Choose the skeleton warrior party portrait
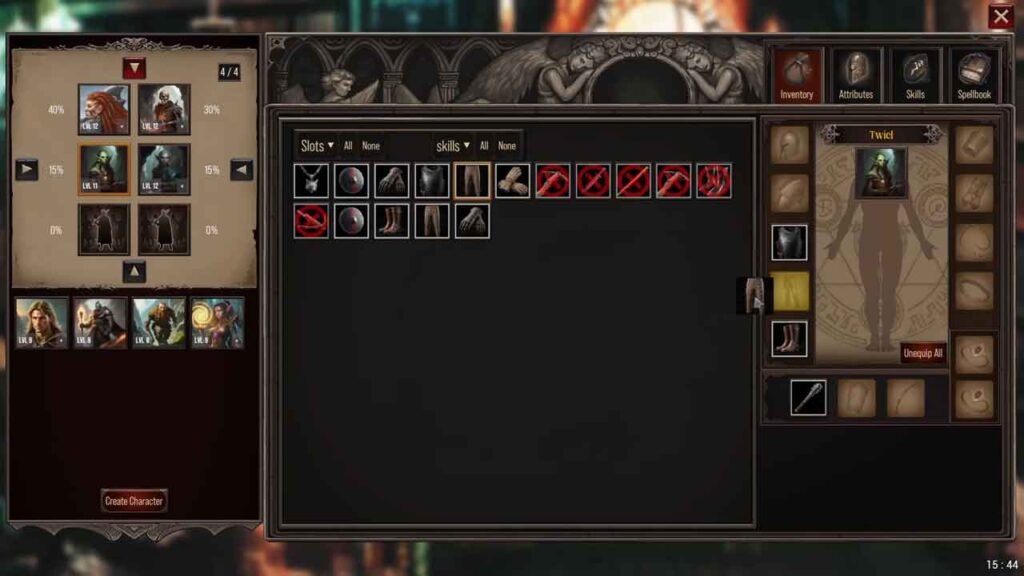Screen dimensions: 1024x576 [164, 109]
